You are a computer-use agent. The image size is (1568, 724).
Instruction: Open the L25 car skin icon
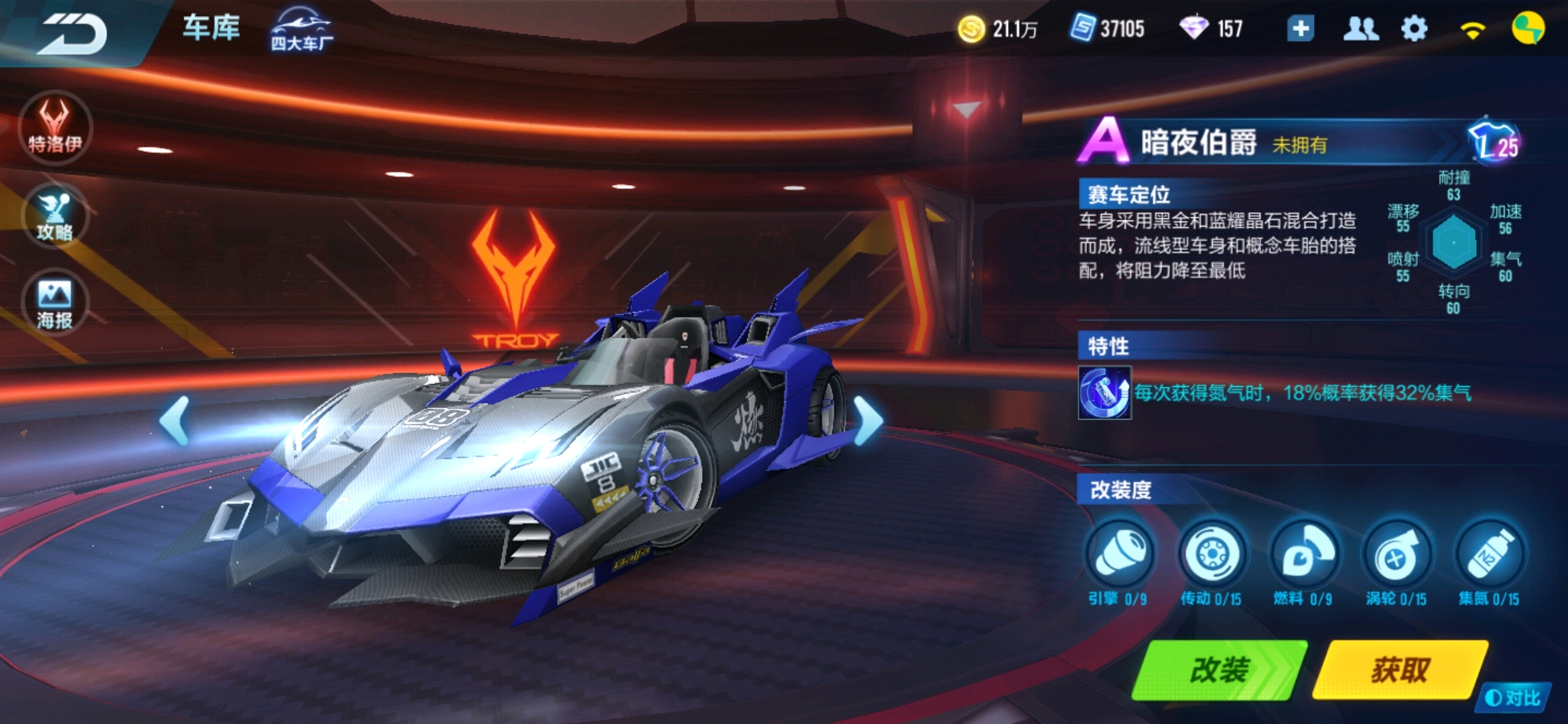coord(1494,142)
